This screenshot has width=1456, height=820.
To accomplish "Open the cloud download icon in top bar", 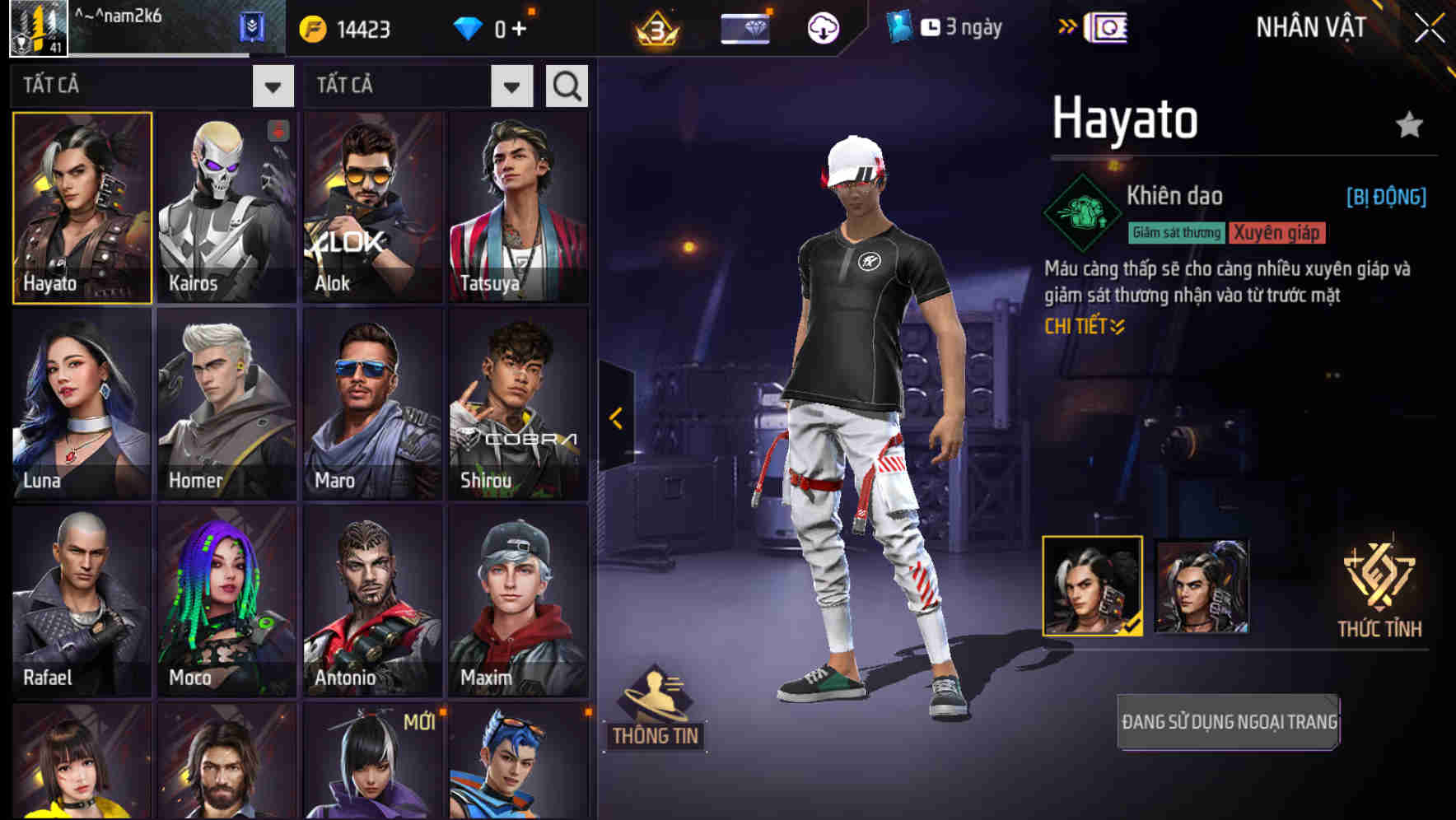I will [823, 26].
